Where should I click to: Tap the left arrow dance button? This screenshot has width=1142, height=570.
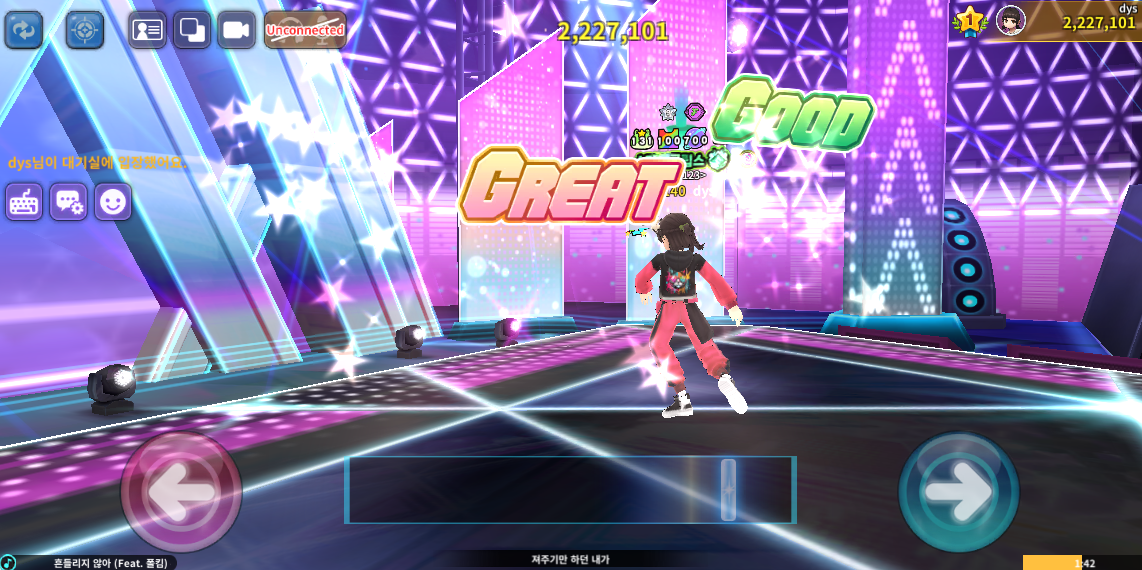(181, 491)
